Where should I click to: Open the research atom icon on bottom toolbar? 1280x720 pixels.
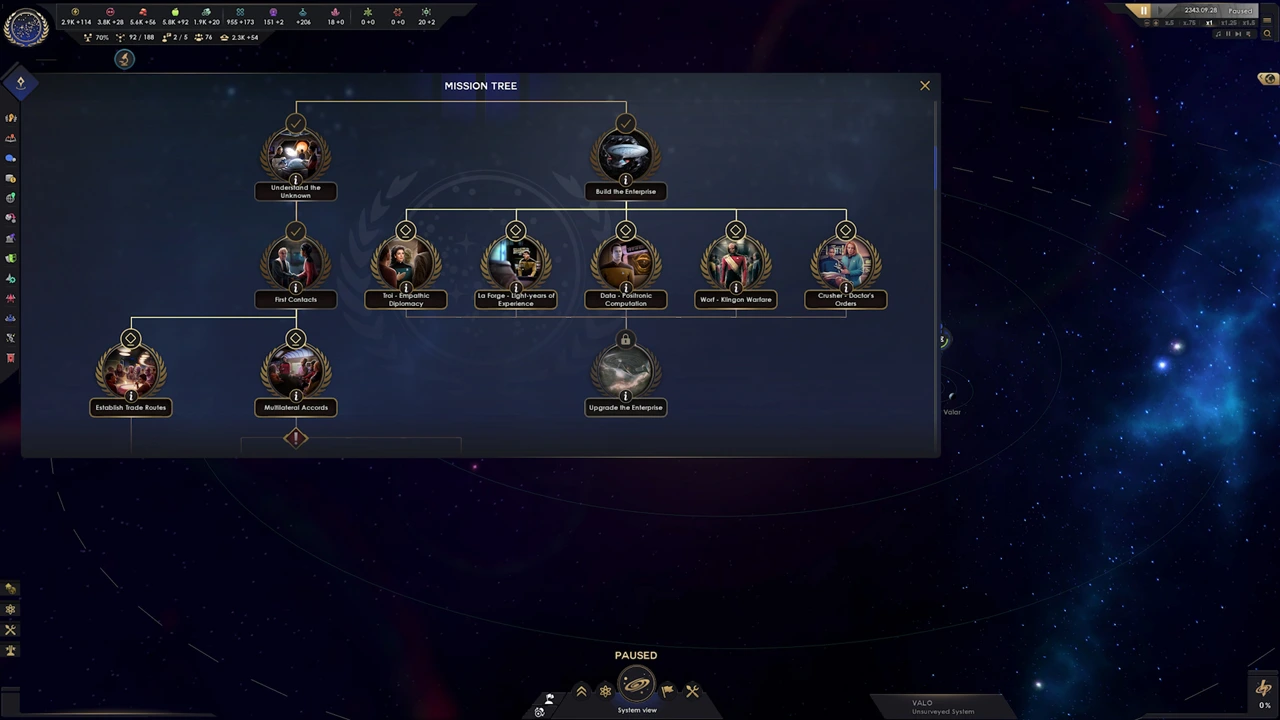(605, 690)
